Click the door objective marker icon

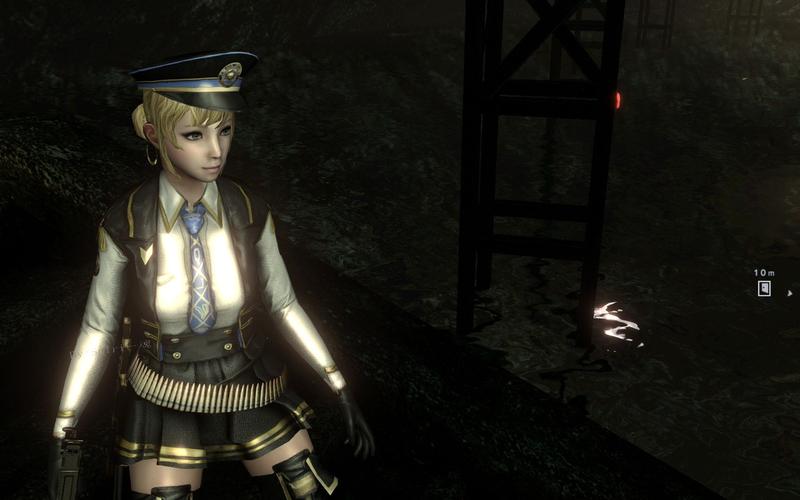[x=764, y=289]
